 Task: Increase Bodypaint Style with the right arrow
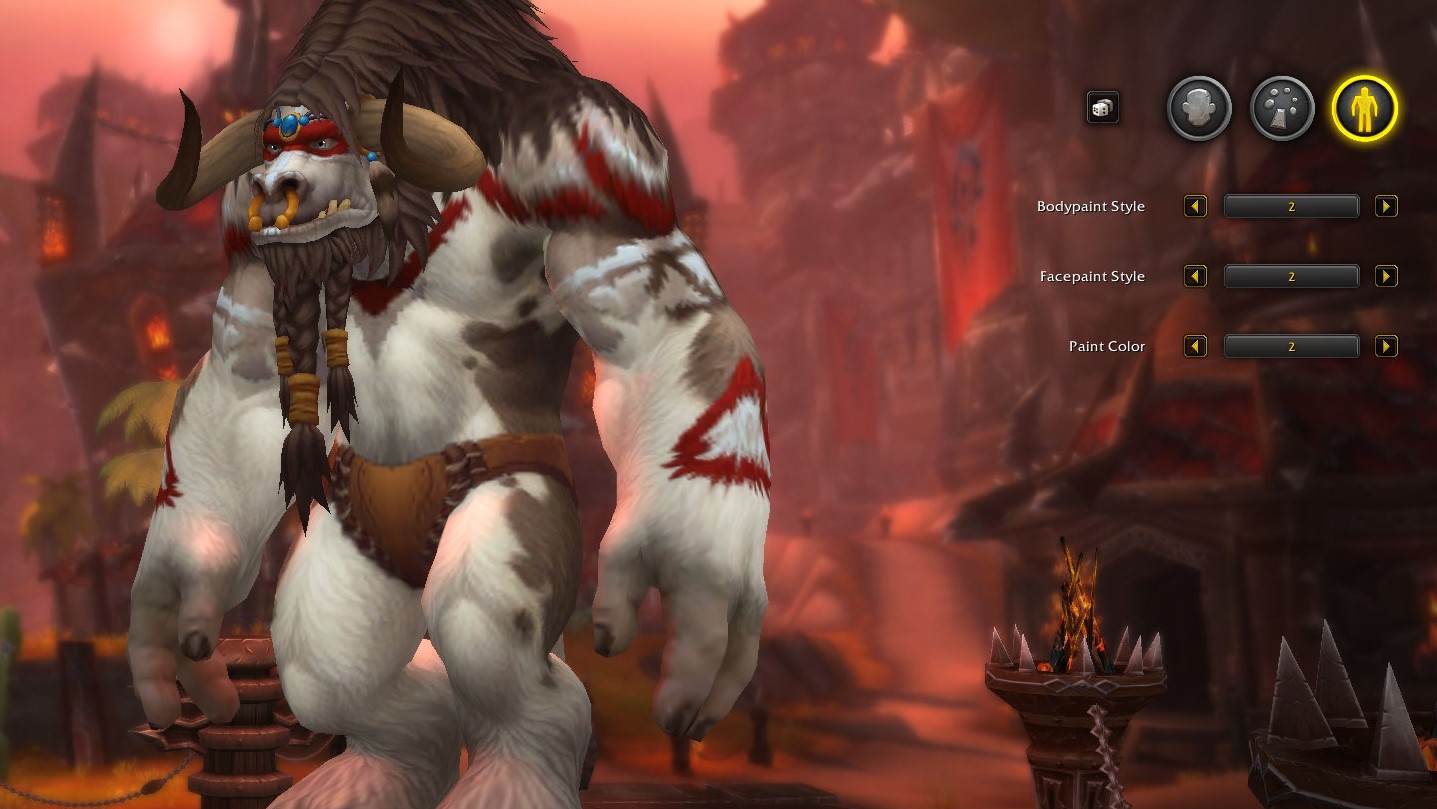1386,206
